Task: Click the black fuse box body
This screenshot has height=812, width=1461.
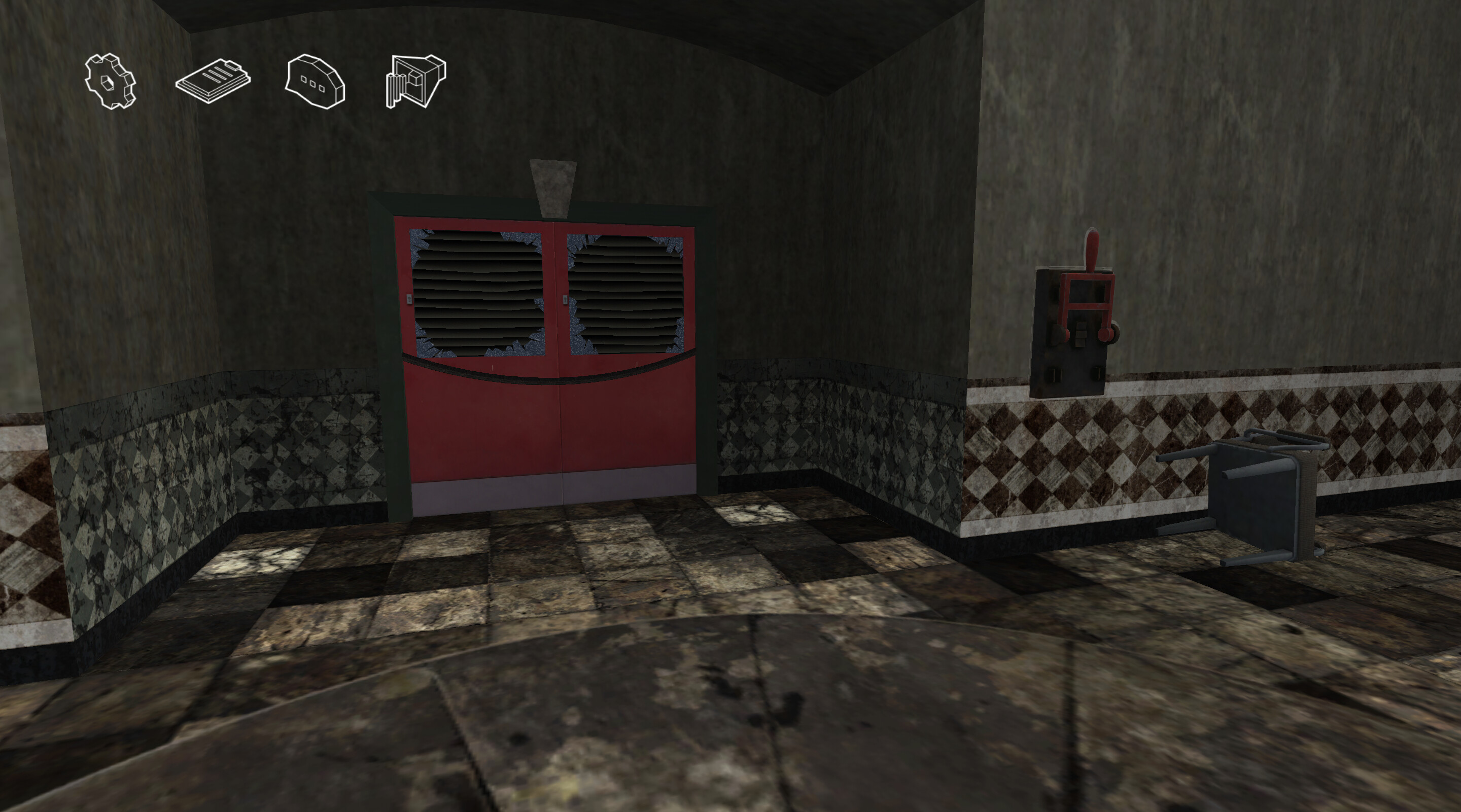Action: 1070,369
